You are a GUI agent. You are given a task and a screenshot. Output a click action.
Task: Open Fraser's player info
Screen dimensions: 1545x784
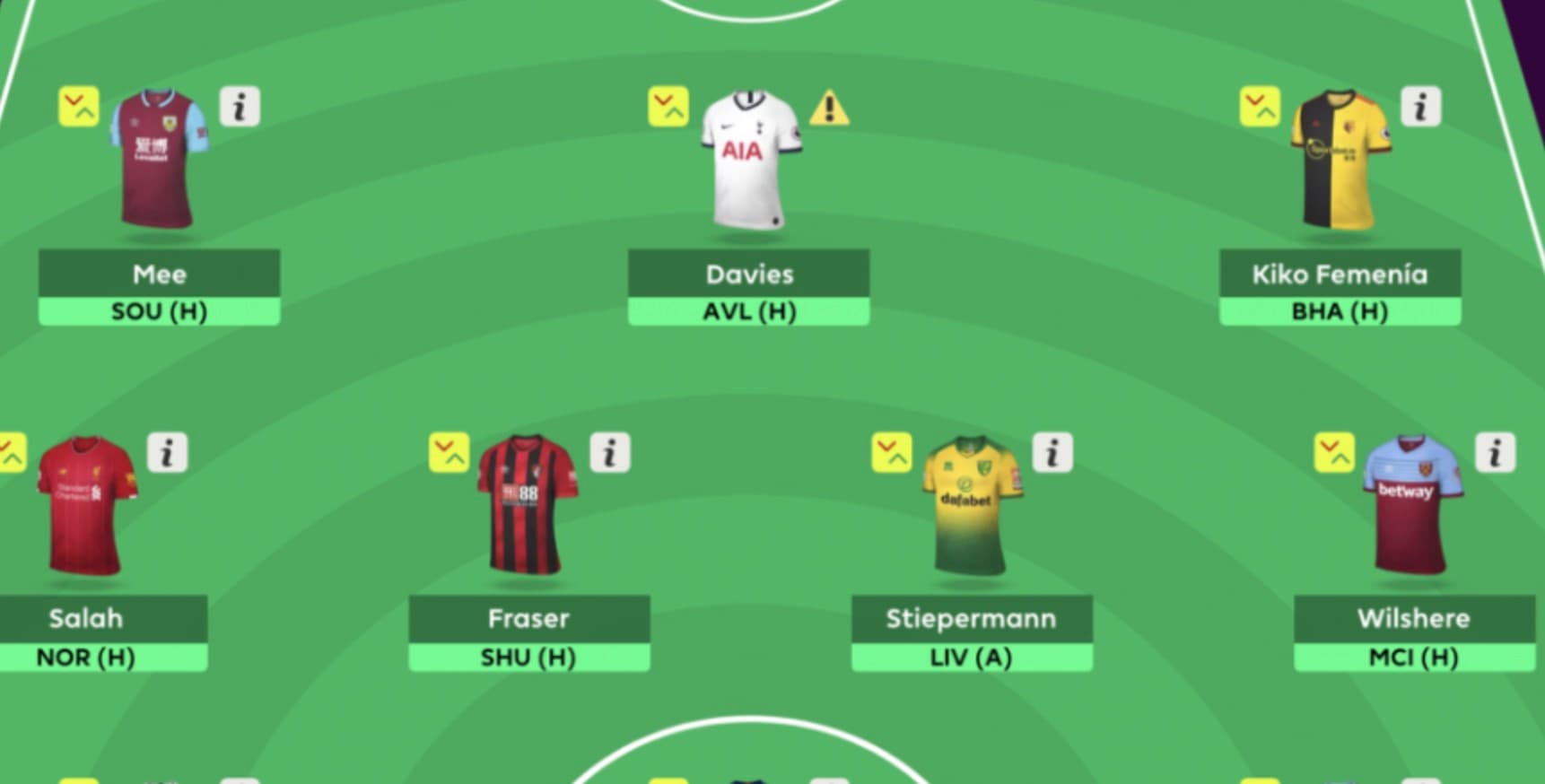tap(609, 453)
